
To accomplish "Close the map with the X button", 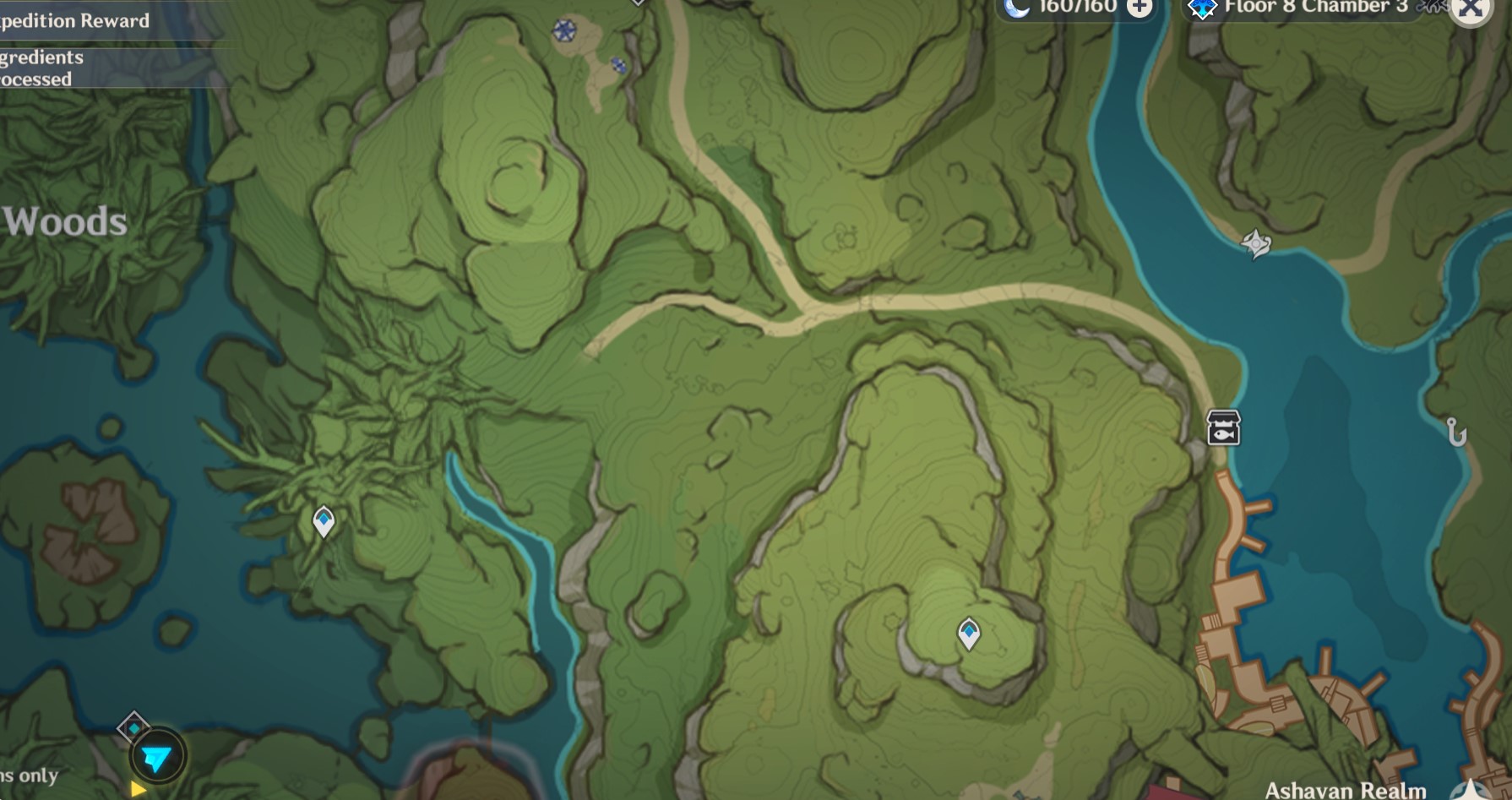I will pyautogui.click(x=1471, y=12).
